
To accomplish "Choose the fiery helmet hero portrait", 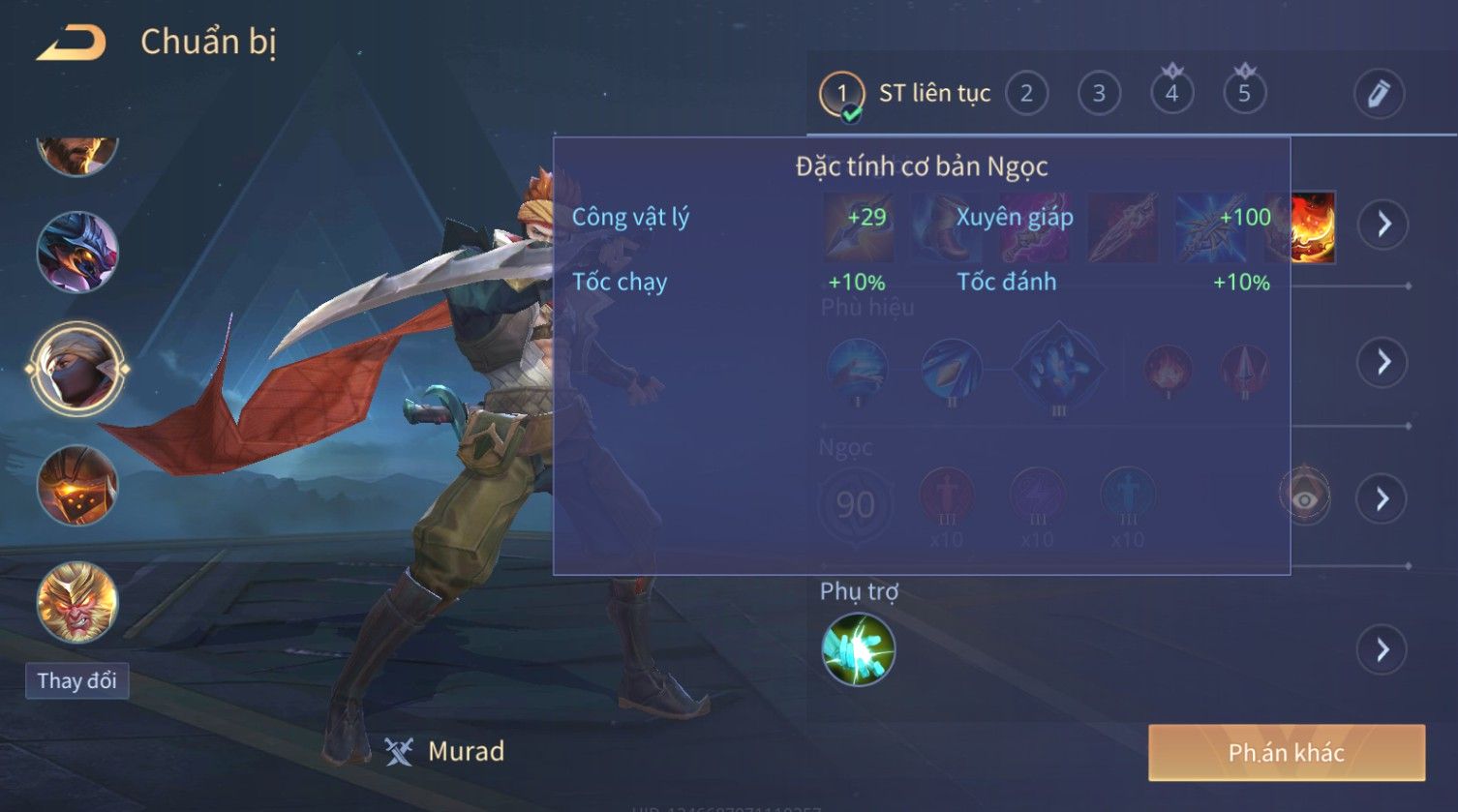I will tap(77, 485).
